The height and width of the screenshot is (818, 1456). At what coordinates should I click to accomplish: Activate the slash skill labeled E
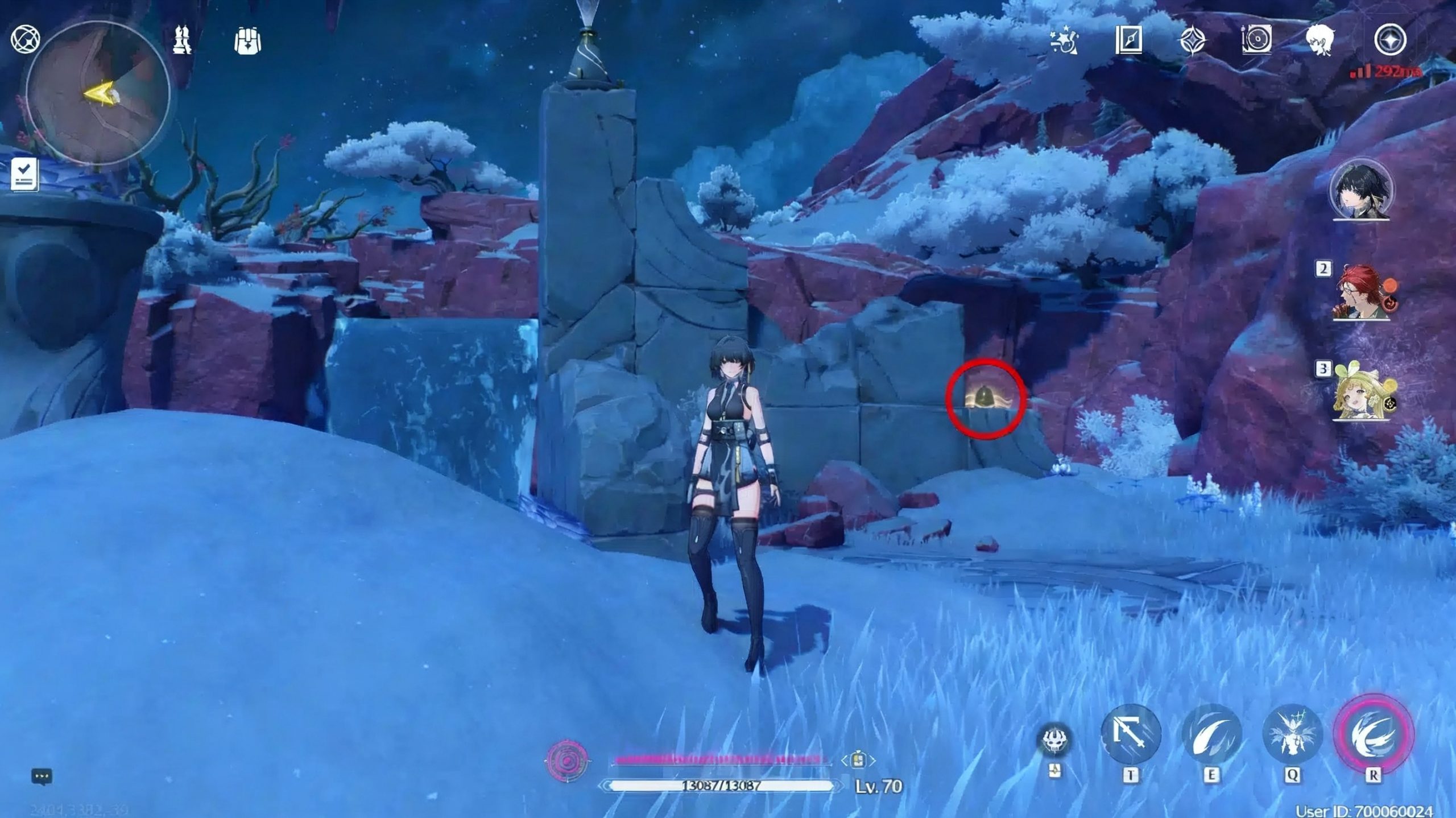point(1211,734)
